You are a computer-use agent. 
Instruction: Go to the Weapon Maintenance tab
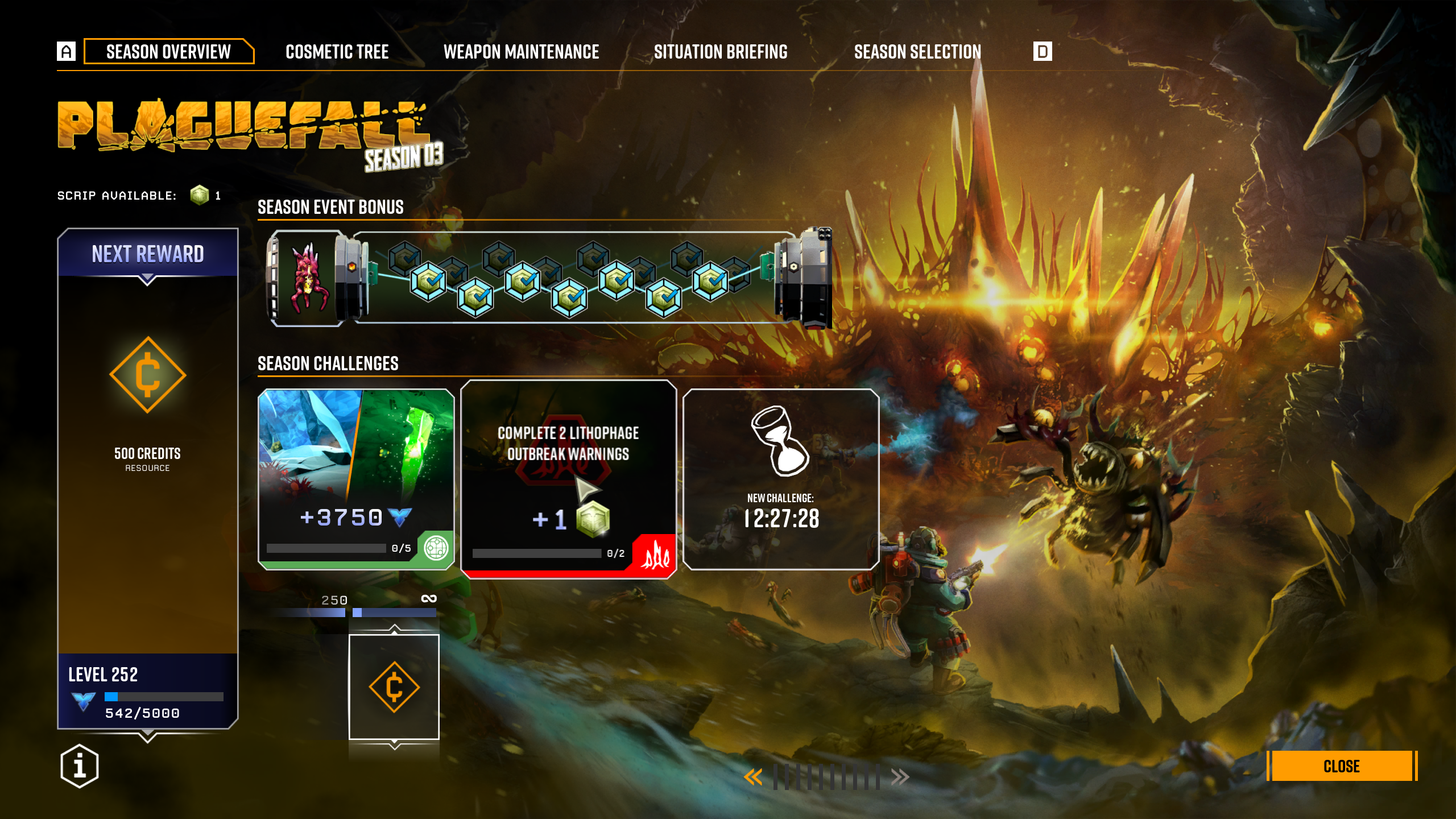tap(521, 52)
